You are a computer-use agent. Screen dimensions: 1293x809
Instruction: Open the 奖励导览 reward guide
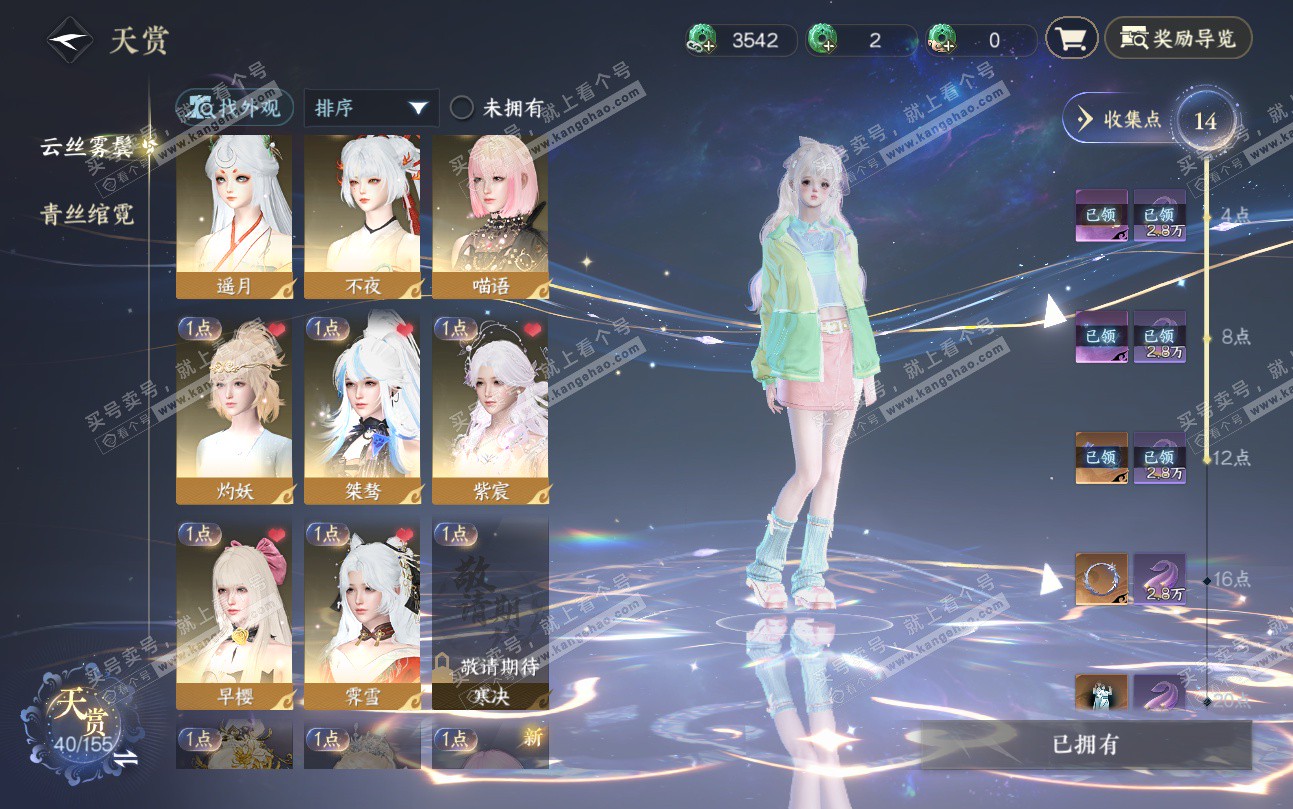point(1178,39)
